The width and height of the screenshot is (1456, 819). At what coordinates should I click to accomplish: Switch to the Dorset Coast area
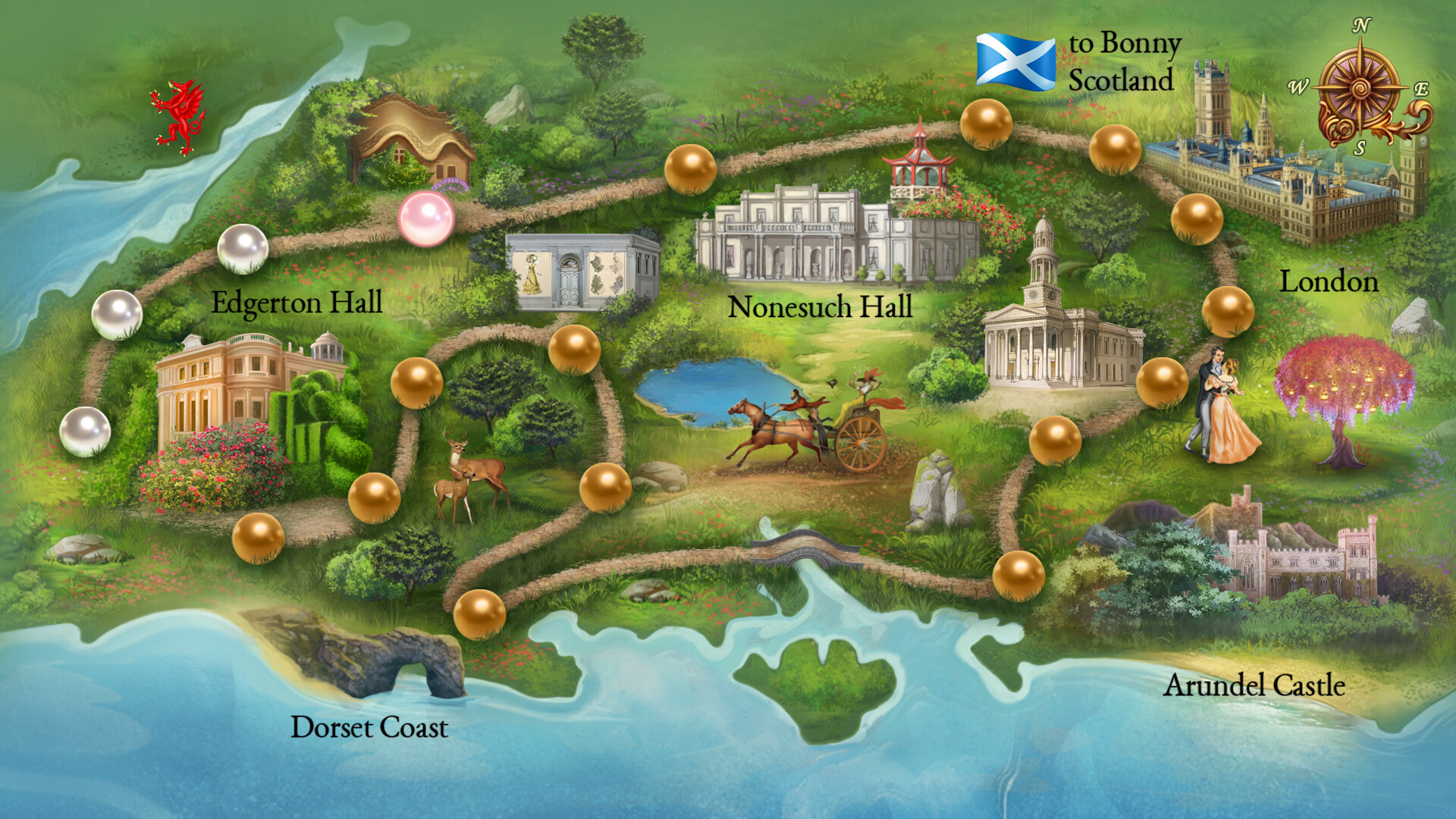click(x=369, y=728)
